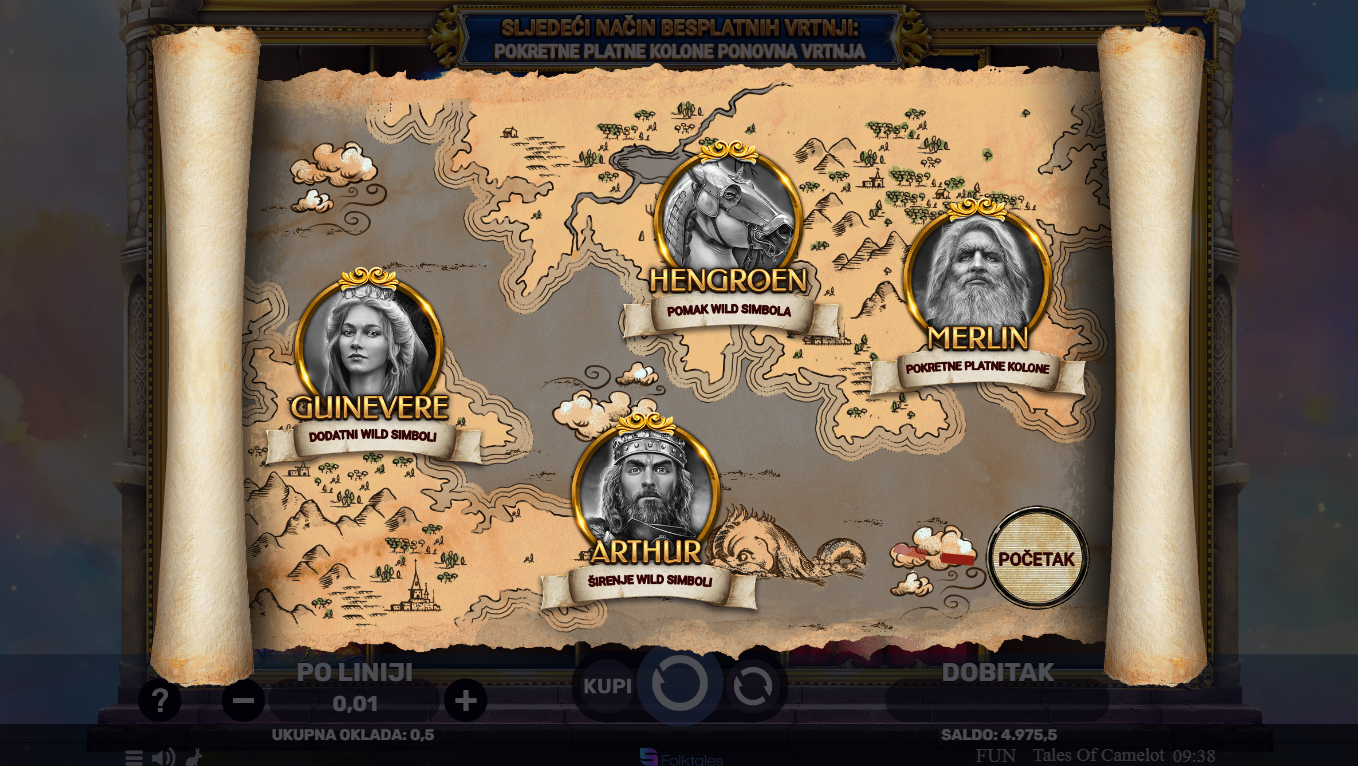Activate the autospin arrows button
1358x766 pixels.
[753, 686]
